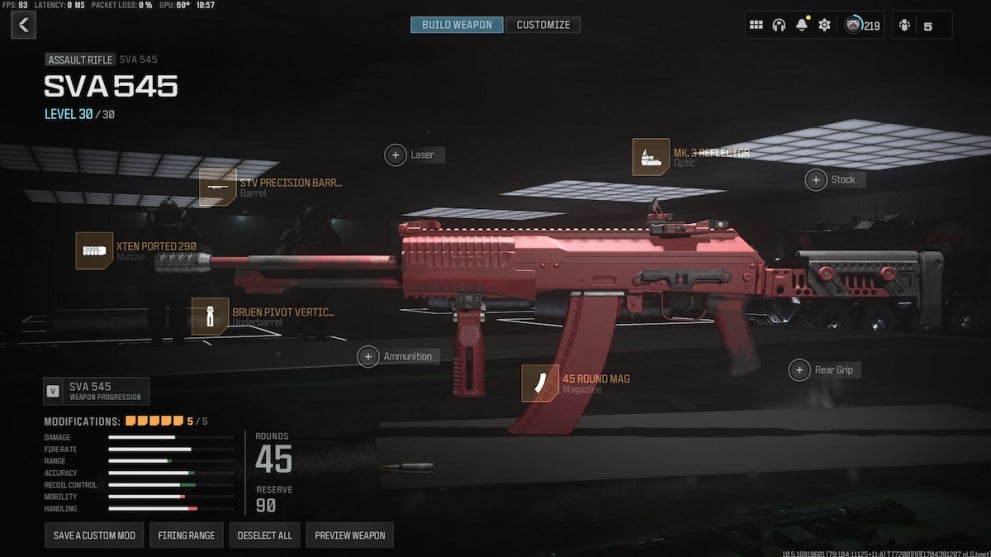The width and height of the screenshot is (991, 557).
Task: Open the grid menu icon
Action: pos(757,25)
